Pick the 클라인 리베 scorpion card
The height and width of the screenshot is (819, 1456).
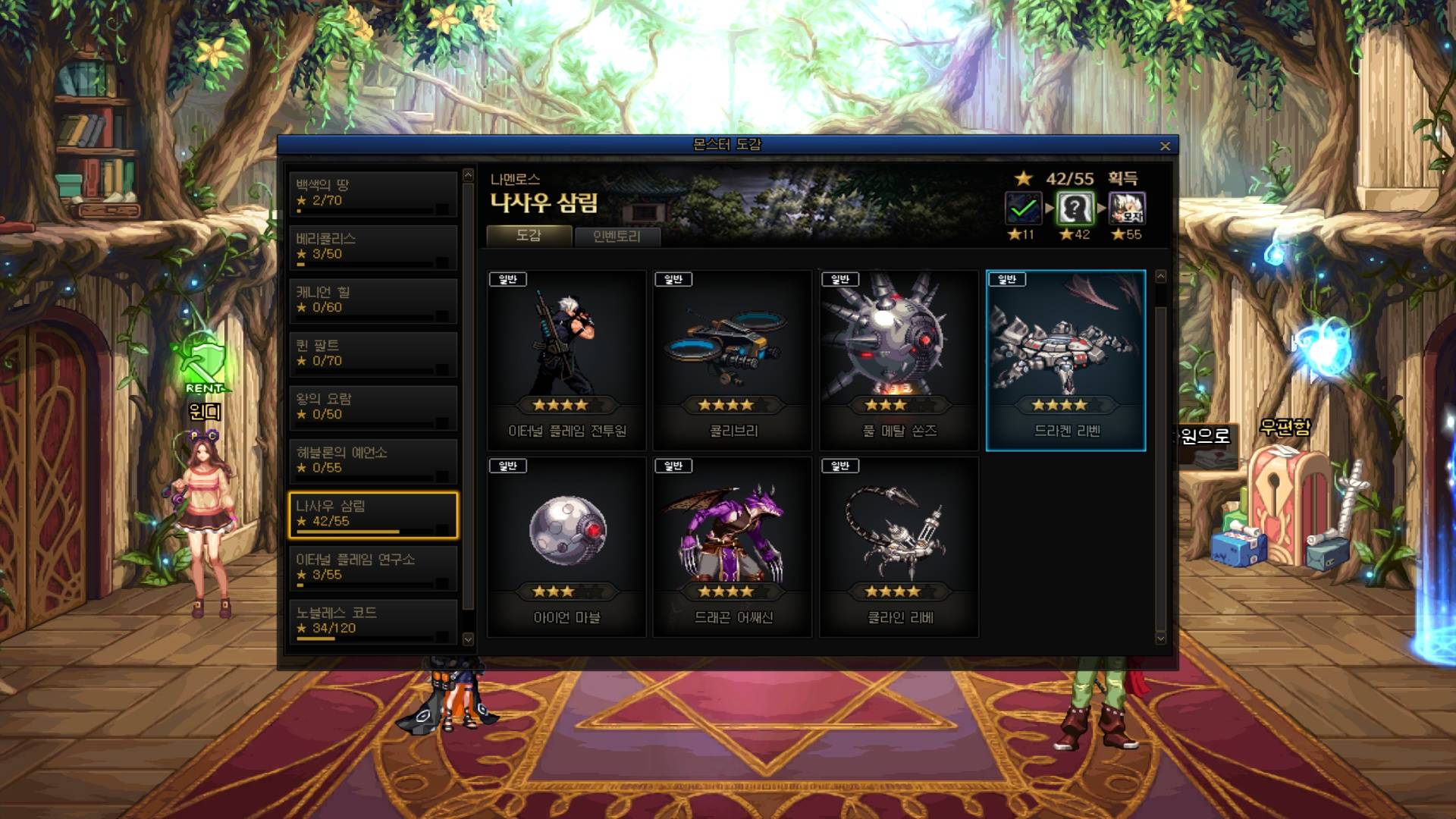click(899, 547)
